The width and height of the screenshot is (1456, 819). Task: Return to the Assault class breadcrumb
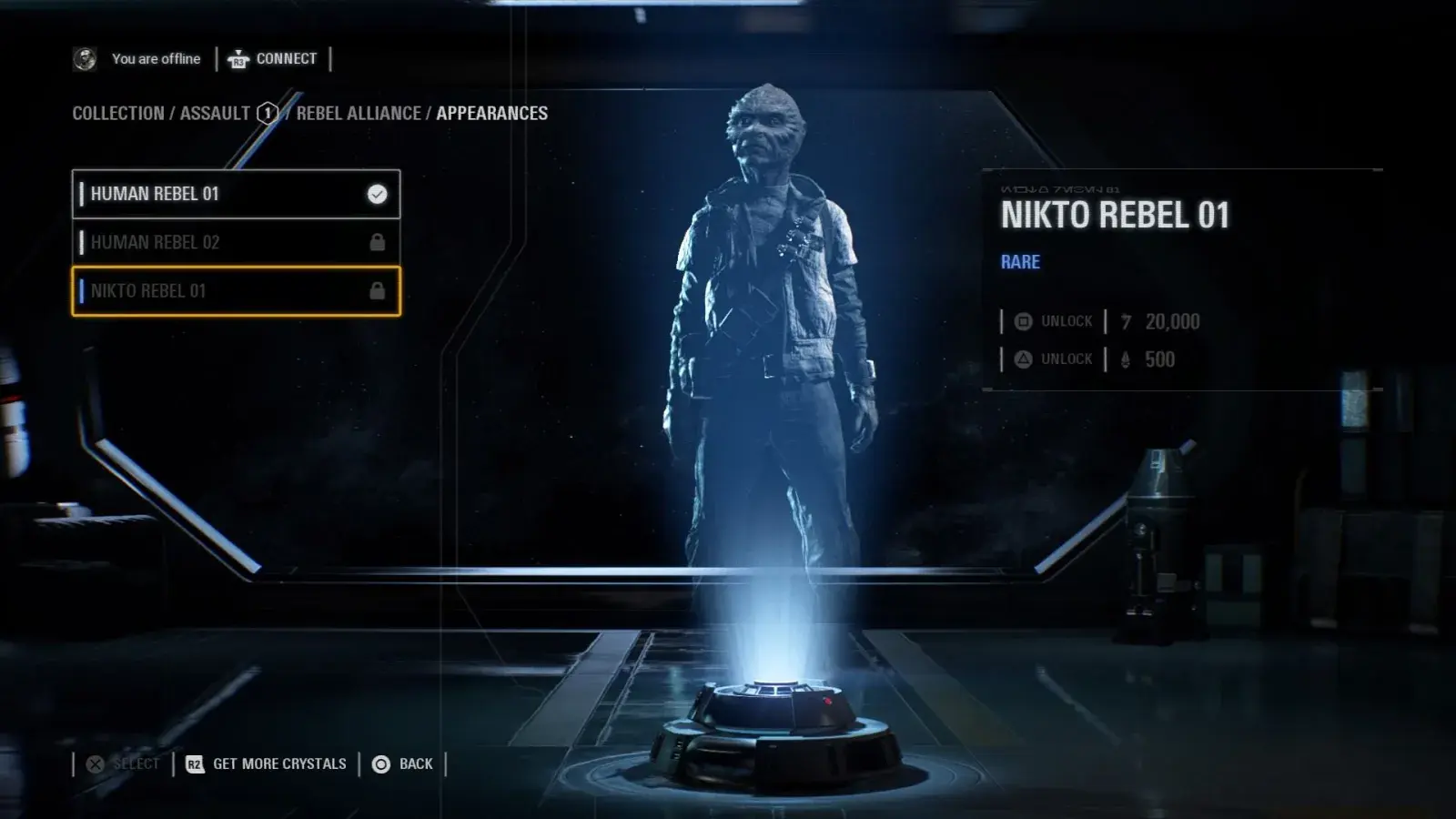tap(215, 114)
